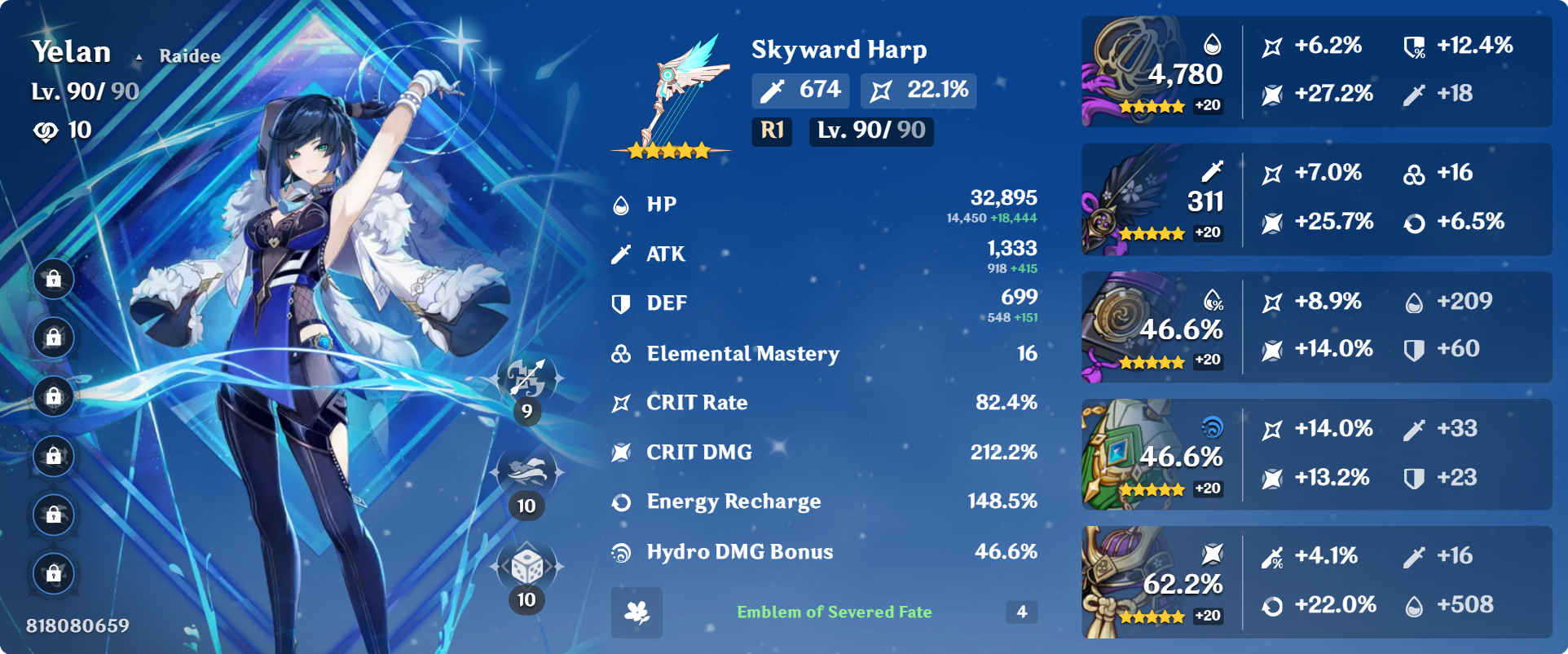Select the R1 refinement badge
This screenshot has height=654, width=1568.
771,131
